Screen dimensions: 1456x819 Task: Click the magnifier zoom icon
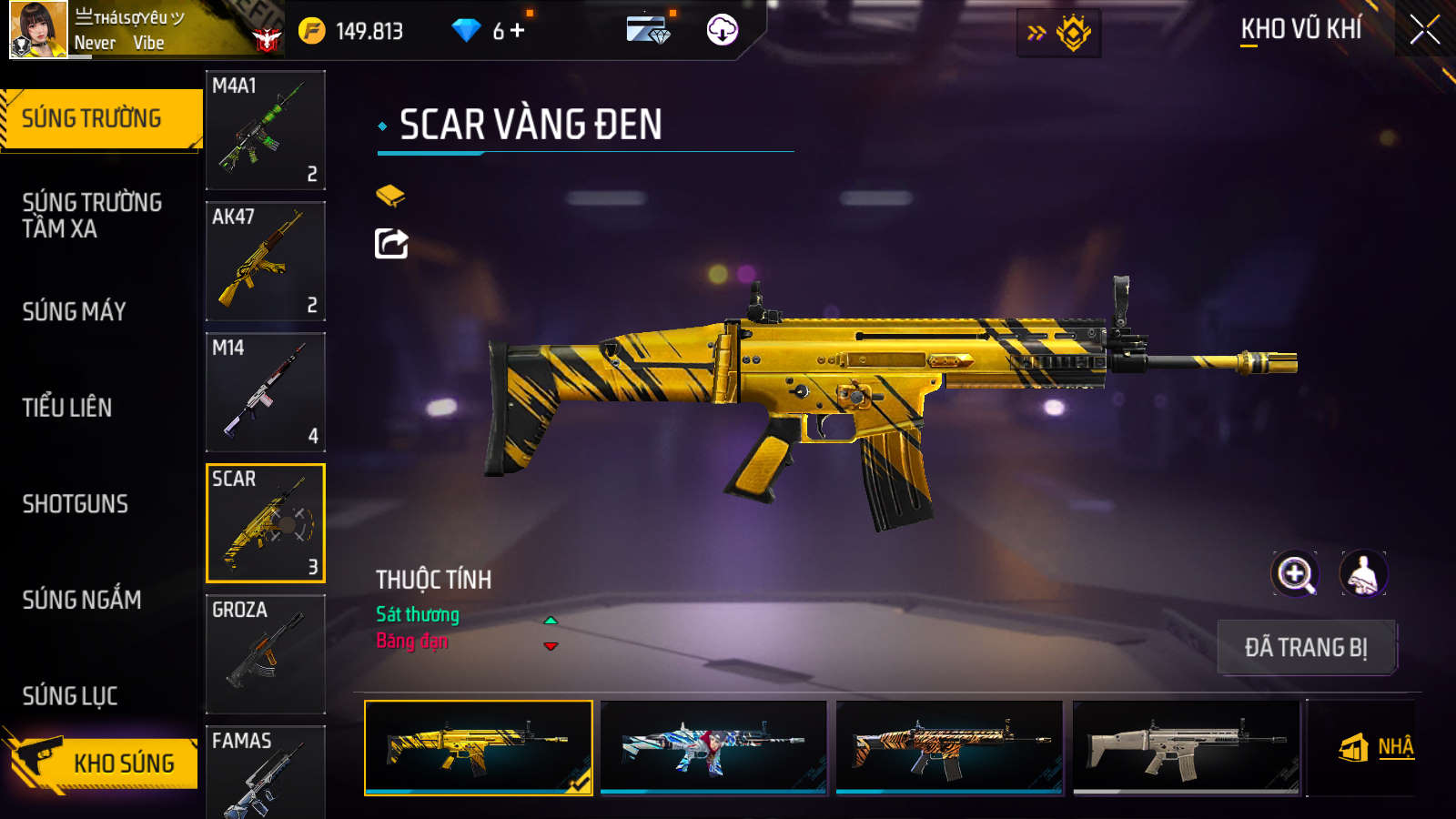click(1295, 574)
